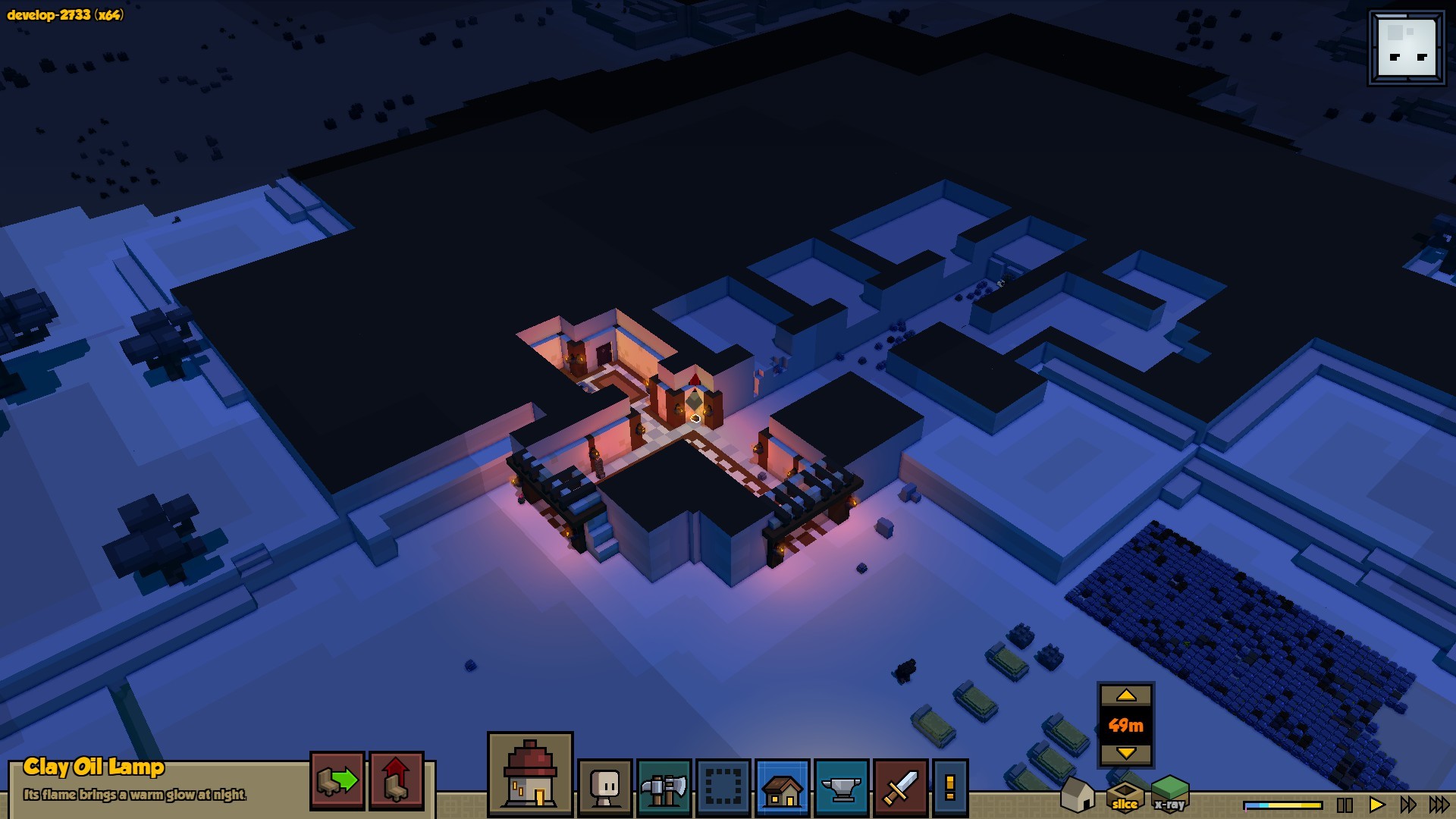Screen dimensions: 1456x819
Task: Open the harvest menu with hammer and axe
Action: 664,788
